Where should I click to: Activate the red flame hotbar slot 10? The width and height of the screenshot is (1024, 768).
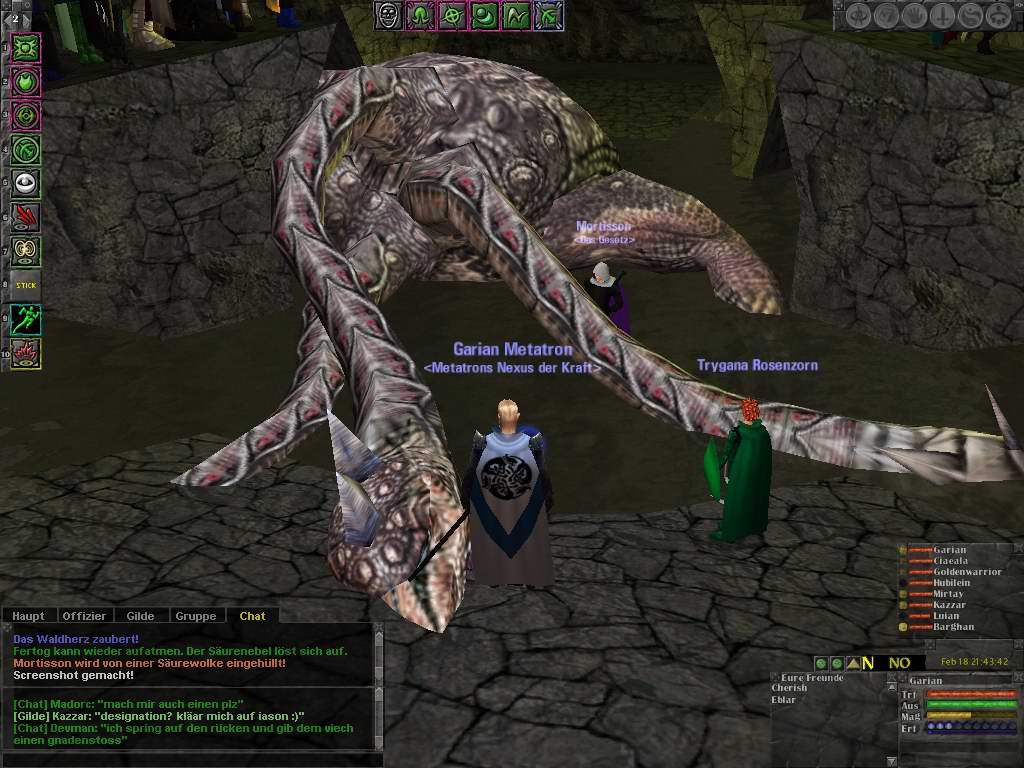[x=26, y=353]
